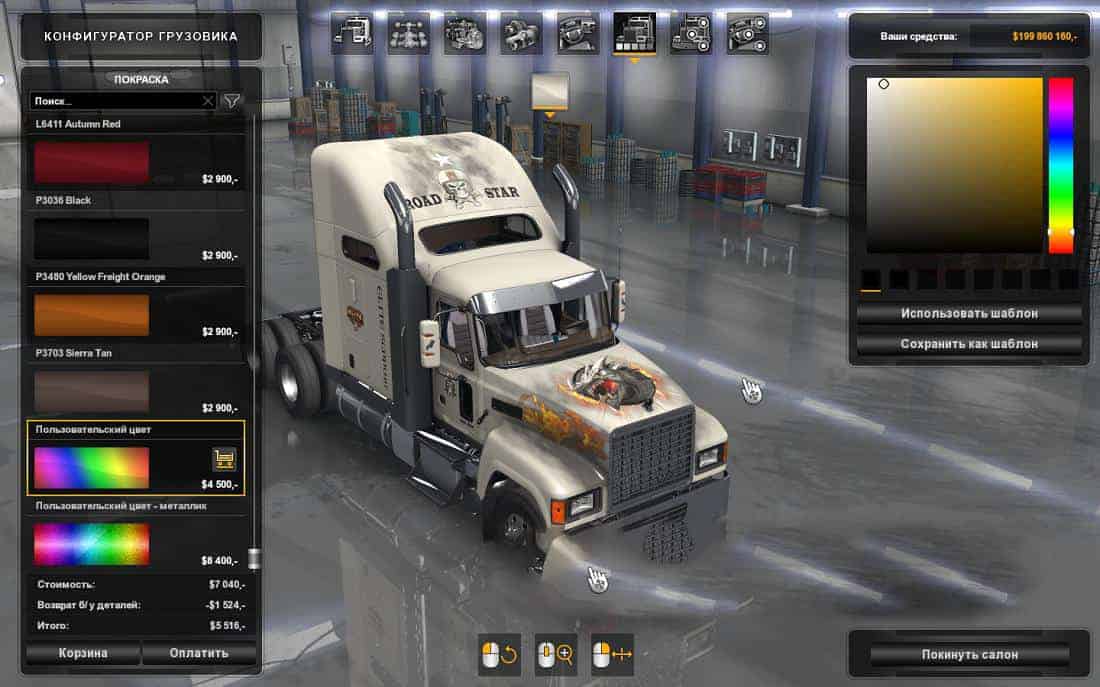Open the Корзина cart
Screen dimensions: 1100x687
click(x=82, y=653)
